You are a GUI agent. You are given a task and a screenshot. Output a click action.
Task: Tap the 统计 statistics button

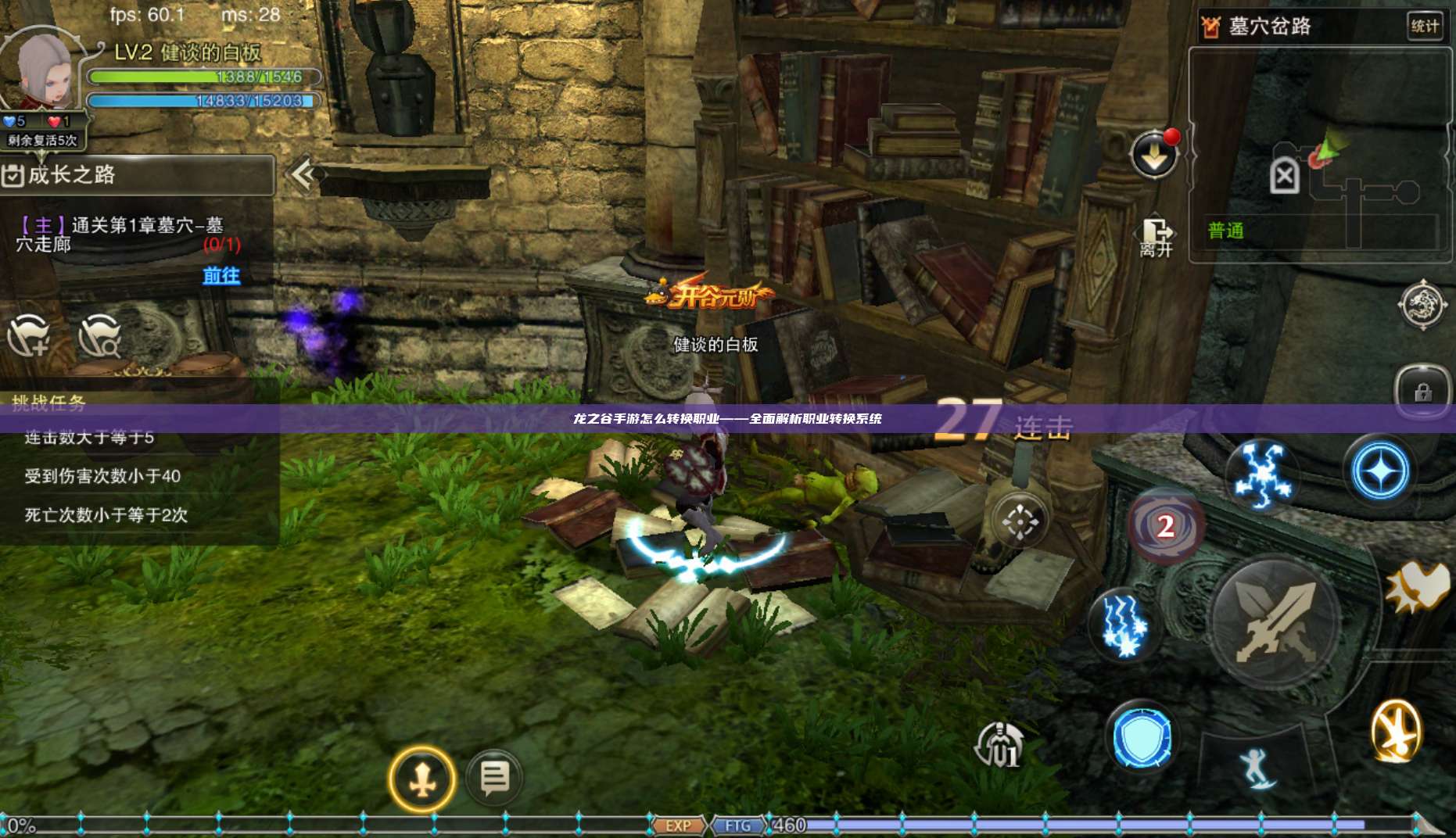point(1424,26)
